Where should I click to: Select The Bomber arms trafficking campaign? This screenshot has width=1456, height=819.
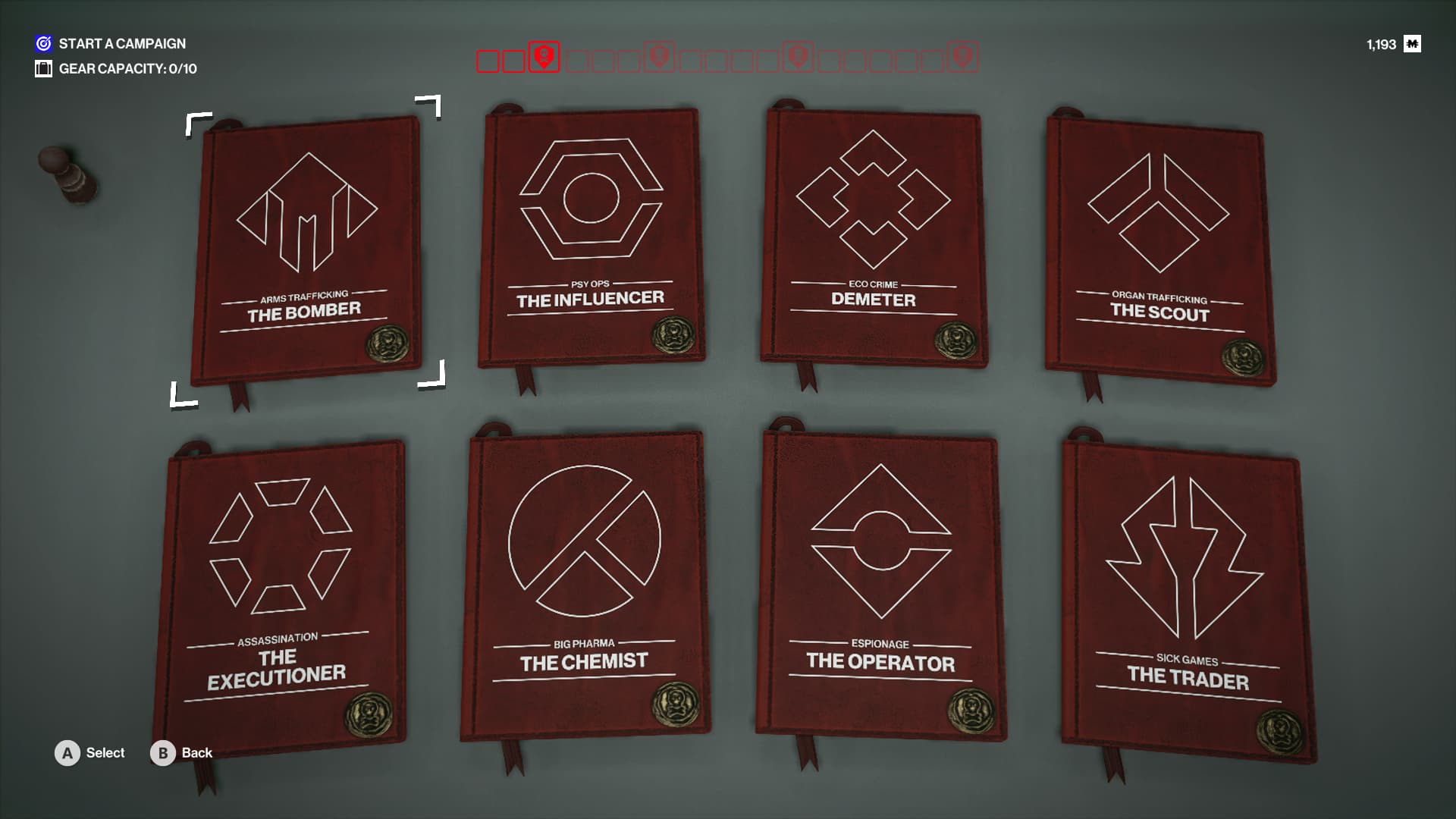(x=307, y=246)
